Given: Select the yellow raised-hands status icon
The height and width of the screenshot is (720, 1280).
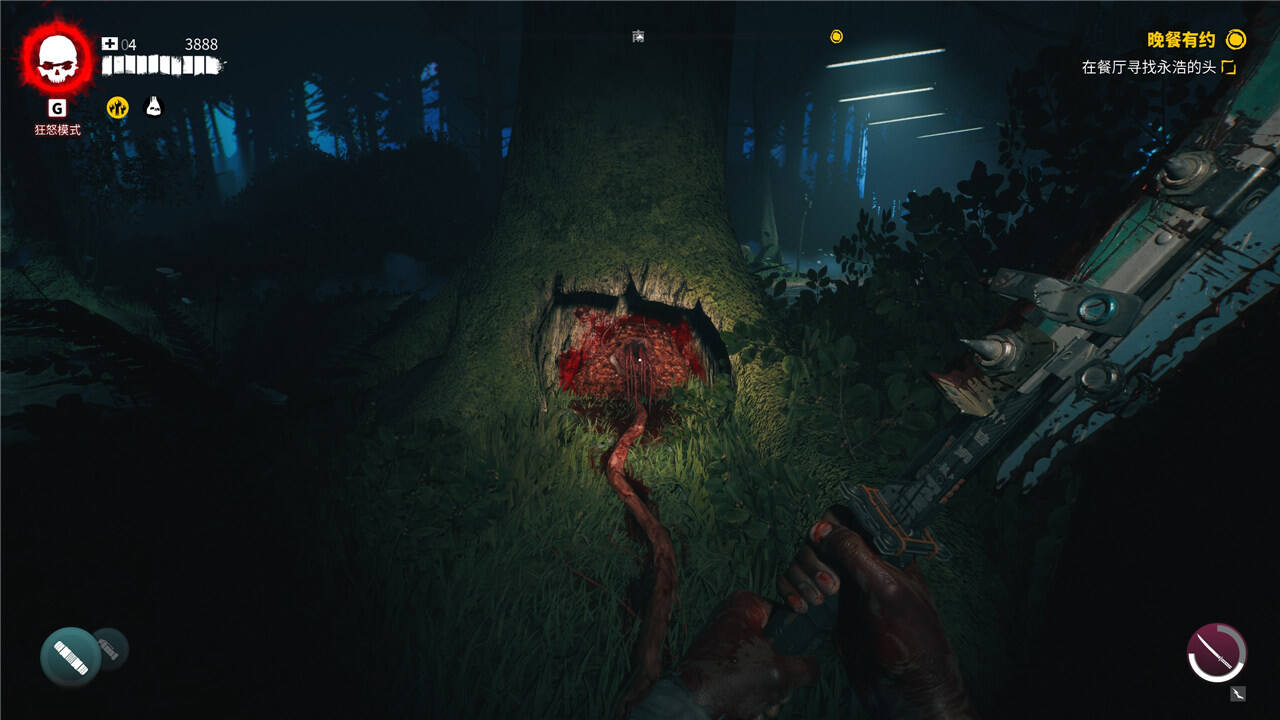Looking at the screenshot, I should pos(118,107).
